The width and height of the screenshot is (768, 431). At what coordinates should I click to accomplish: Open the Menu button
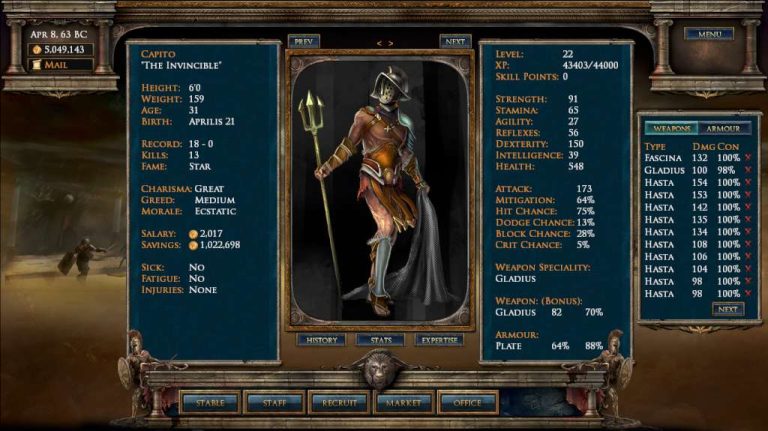(709, 34)
